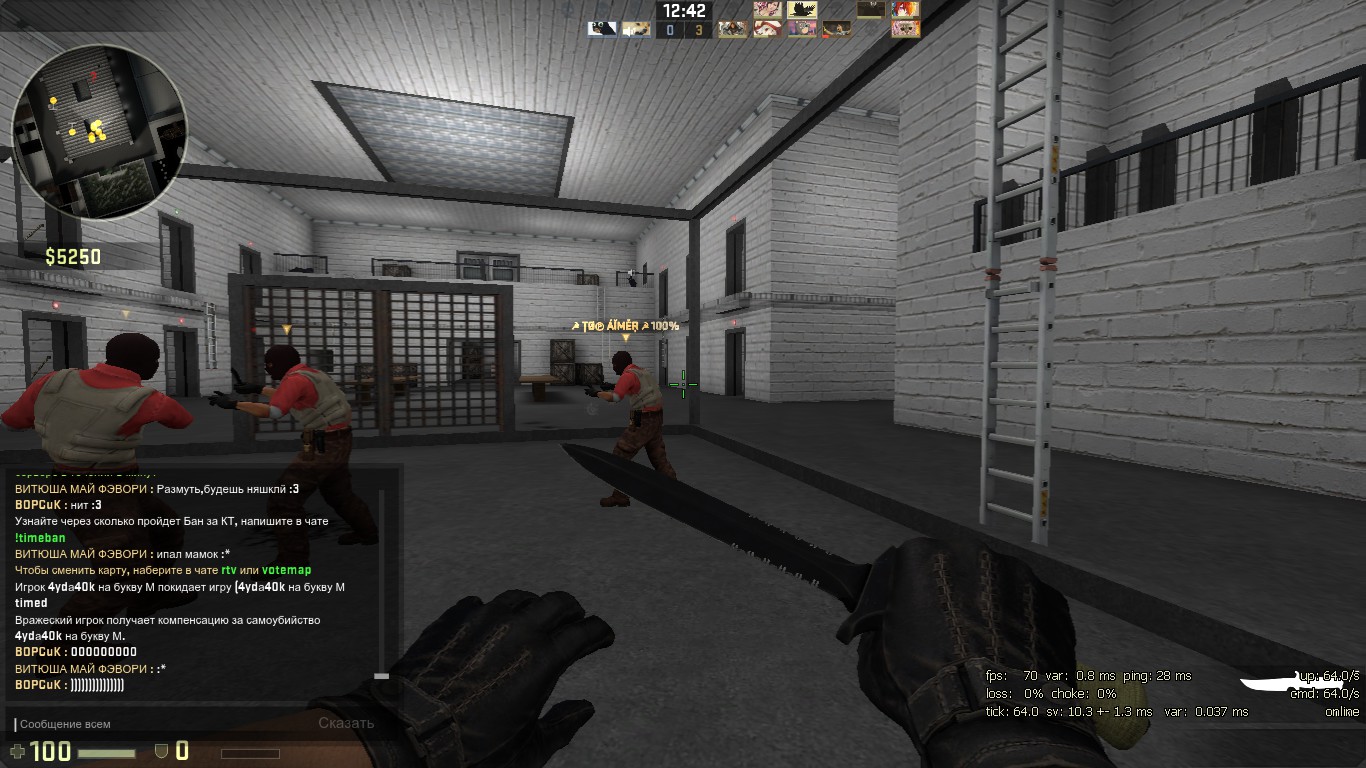Grab the chat history scrollbar handle
This screenshot has width=1366, height=768.
[x=381, y=677]
